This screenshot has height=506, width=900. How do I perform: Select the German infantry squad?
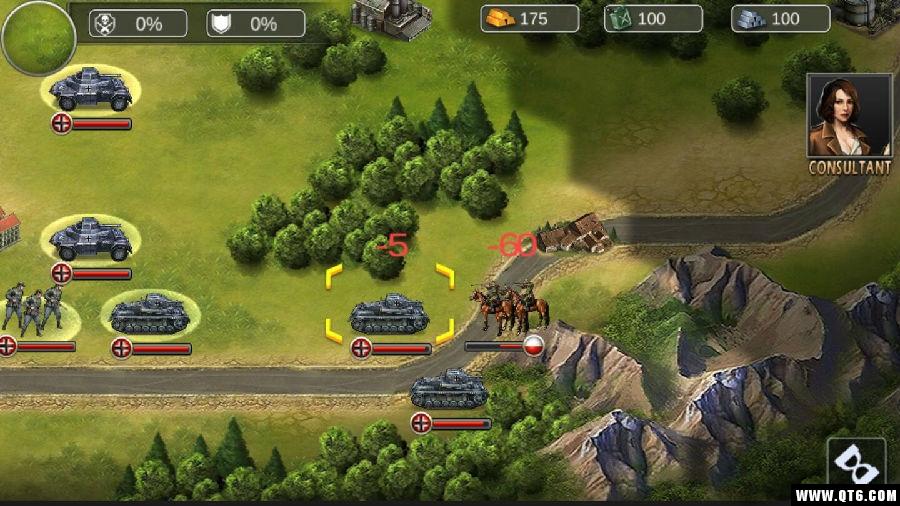tap(33, 309)
